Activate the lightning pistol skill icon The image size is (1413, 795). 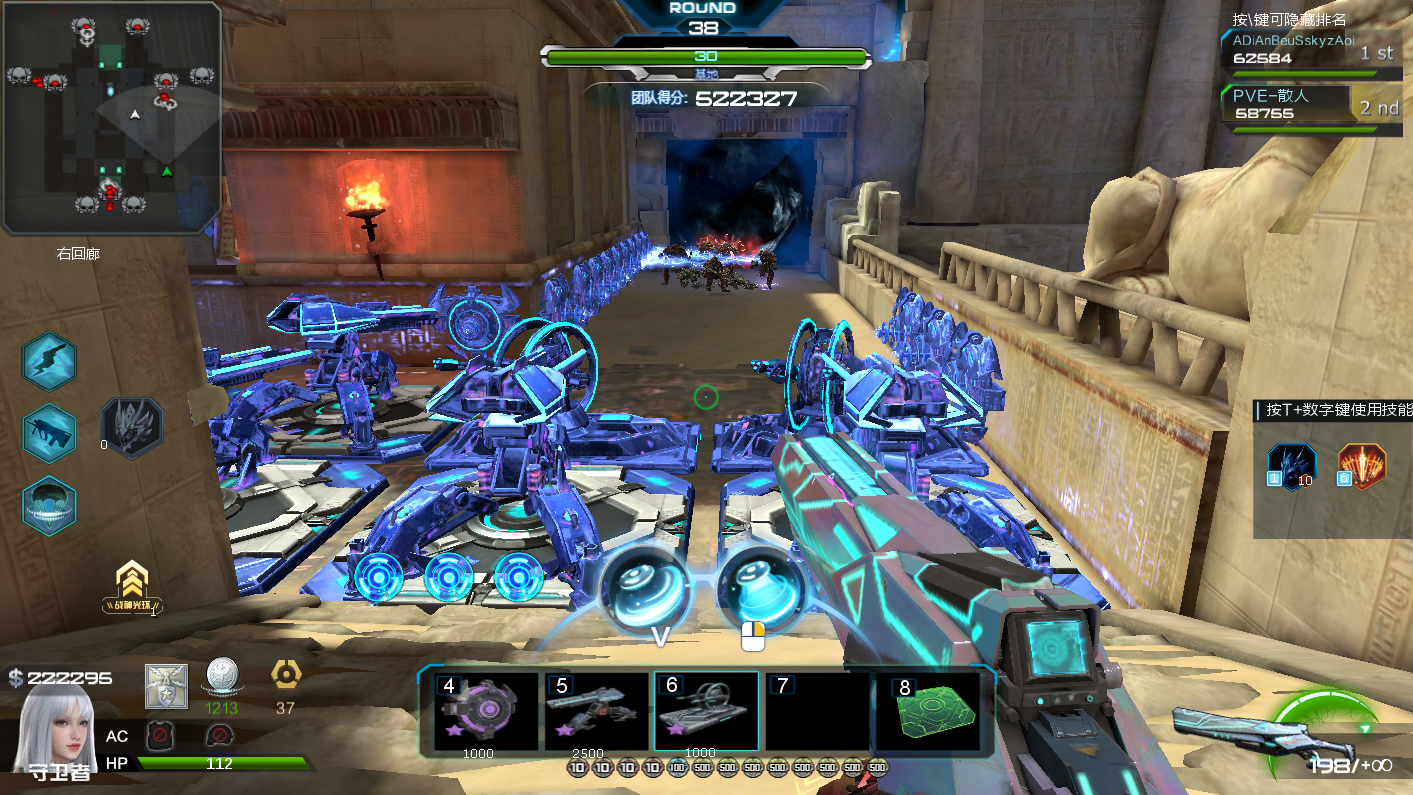pos(49,361)
